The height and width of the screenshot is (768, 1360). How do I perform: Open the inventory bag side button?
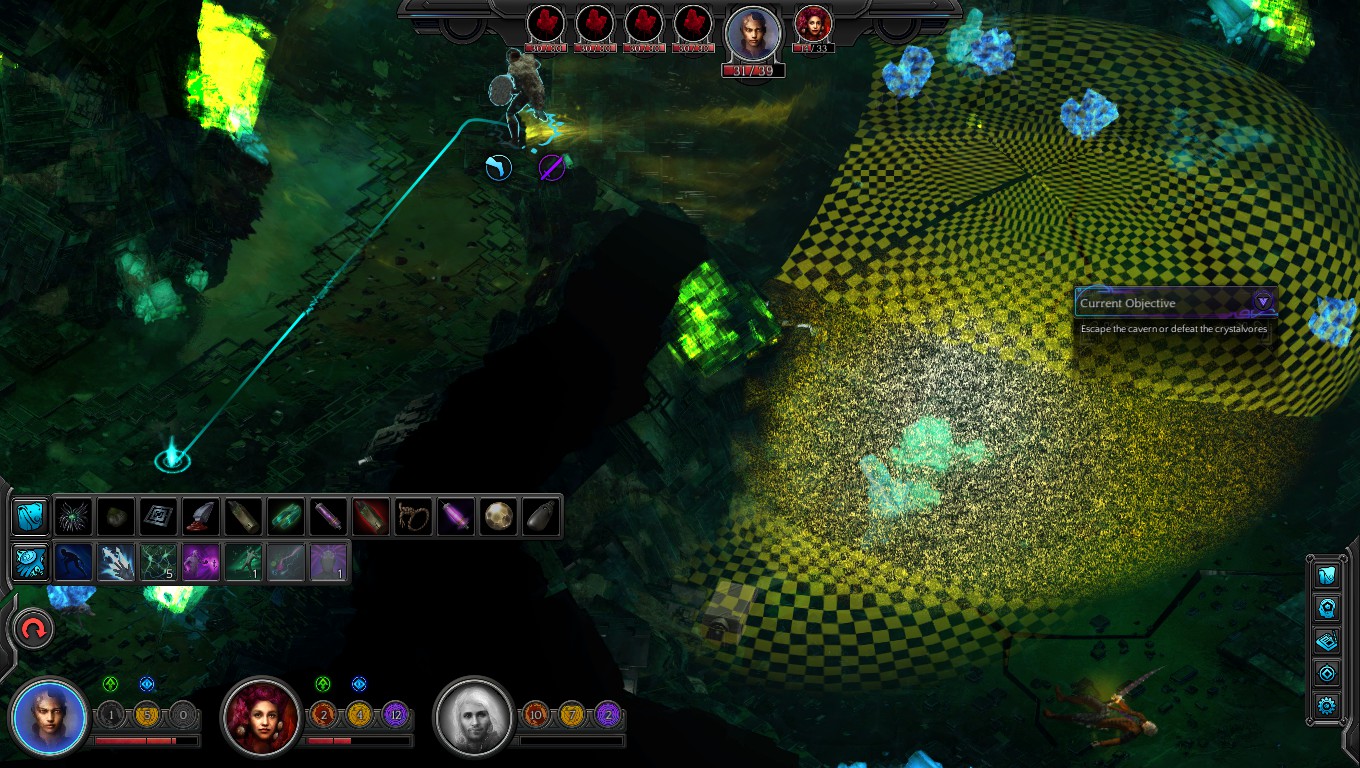pyautogui.click(x=1327, y=576)
